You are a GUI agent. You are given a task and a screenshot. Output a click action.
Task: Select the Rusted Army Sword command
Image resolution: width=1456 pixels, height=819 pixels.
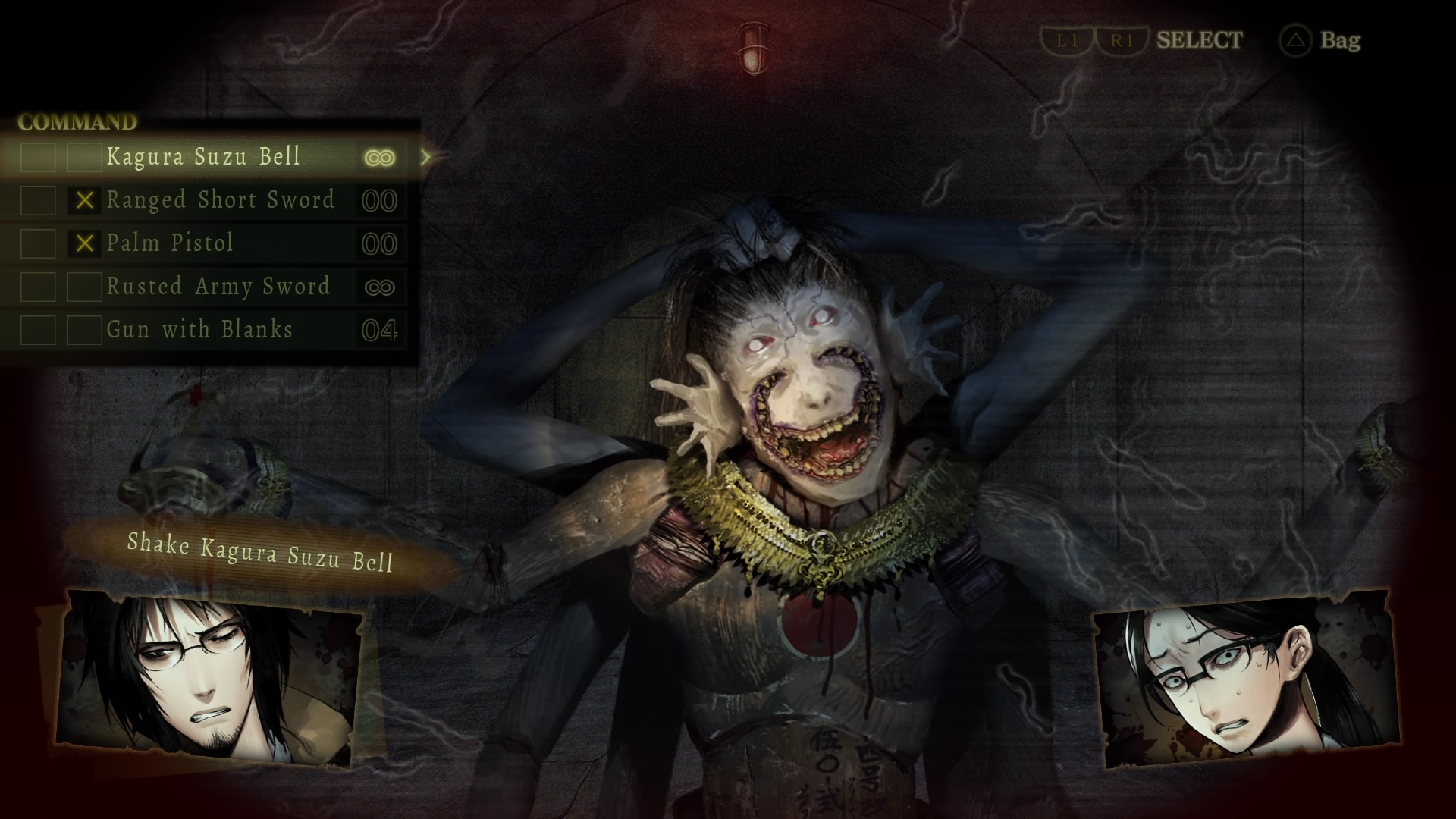218,287
